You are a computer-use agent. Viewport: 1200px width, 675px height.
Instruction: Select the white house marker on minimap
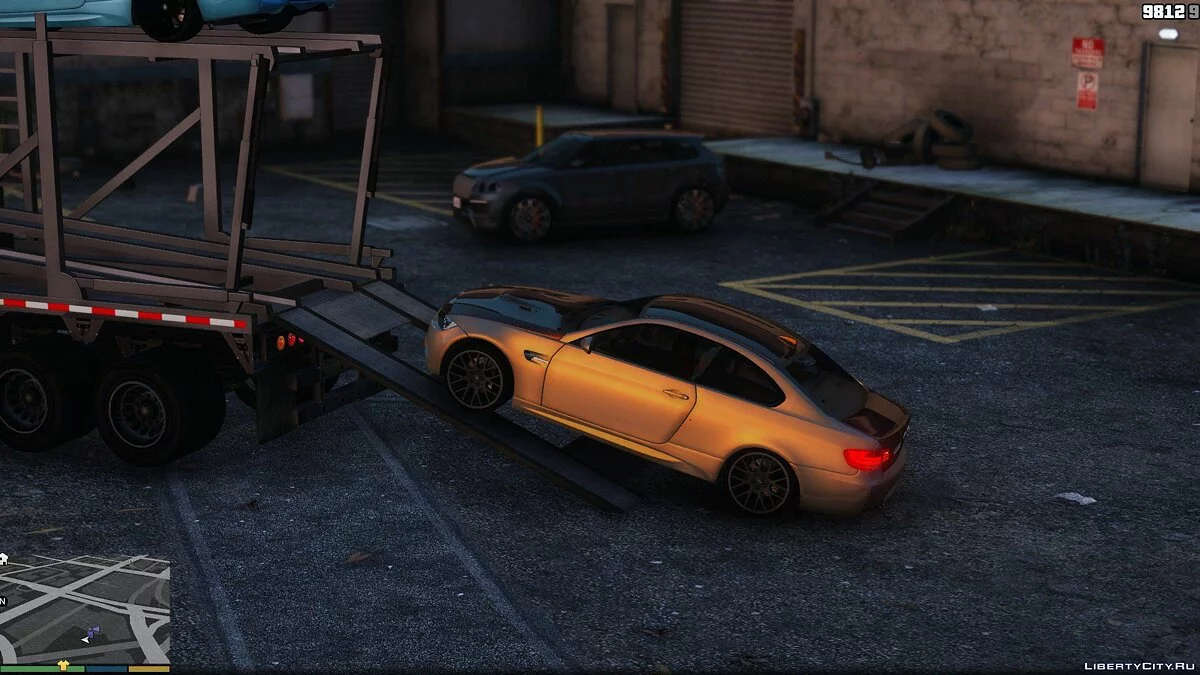3,559
